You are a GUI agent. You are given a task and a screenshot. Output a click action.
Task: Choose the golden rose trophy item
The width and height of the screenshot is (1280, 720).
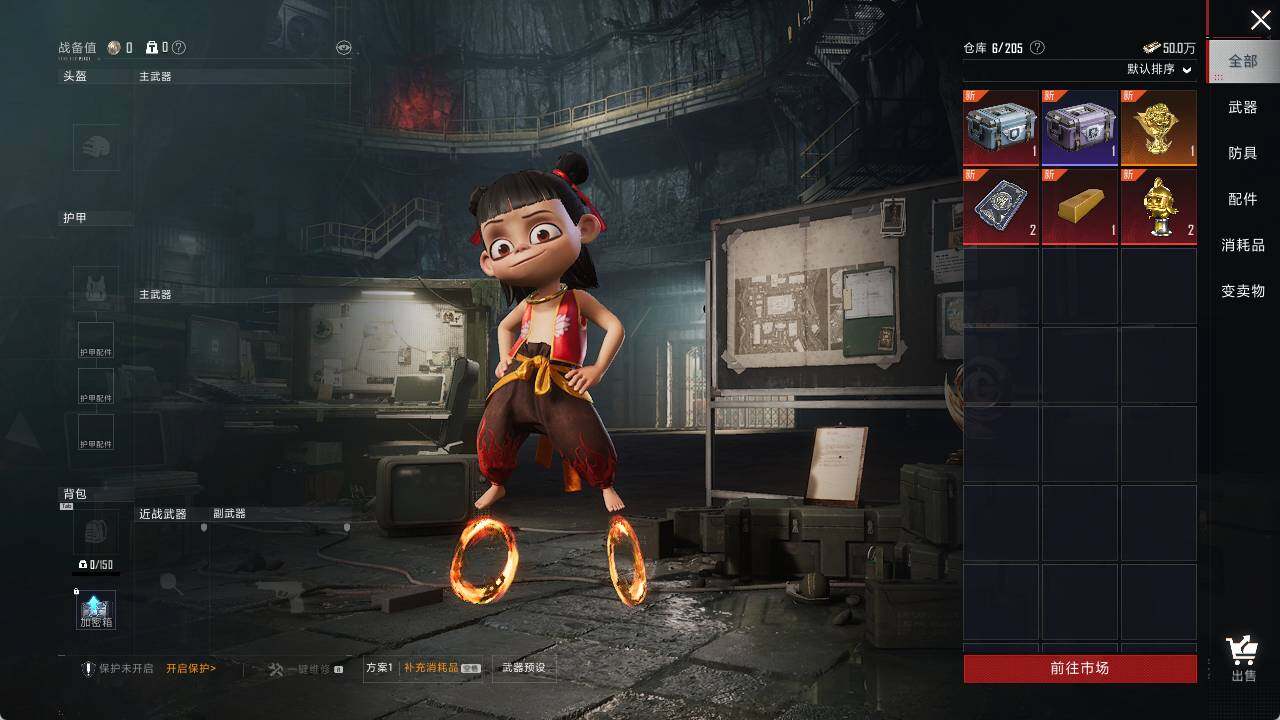pos(1158,127)
